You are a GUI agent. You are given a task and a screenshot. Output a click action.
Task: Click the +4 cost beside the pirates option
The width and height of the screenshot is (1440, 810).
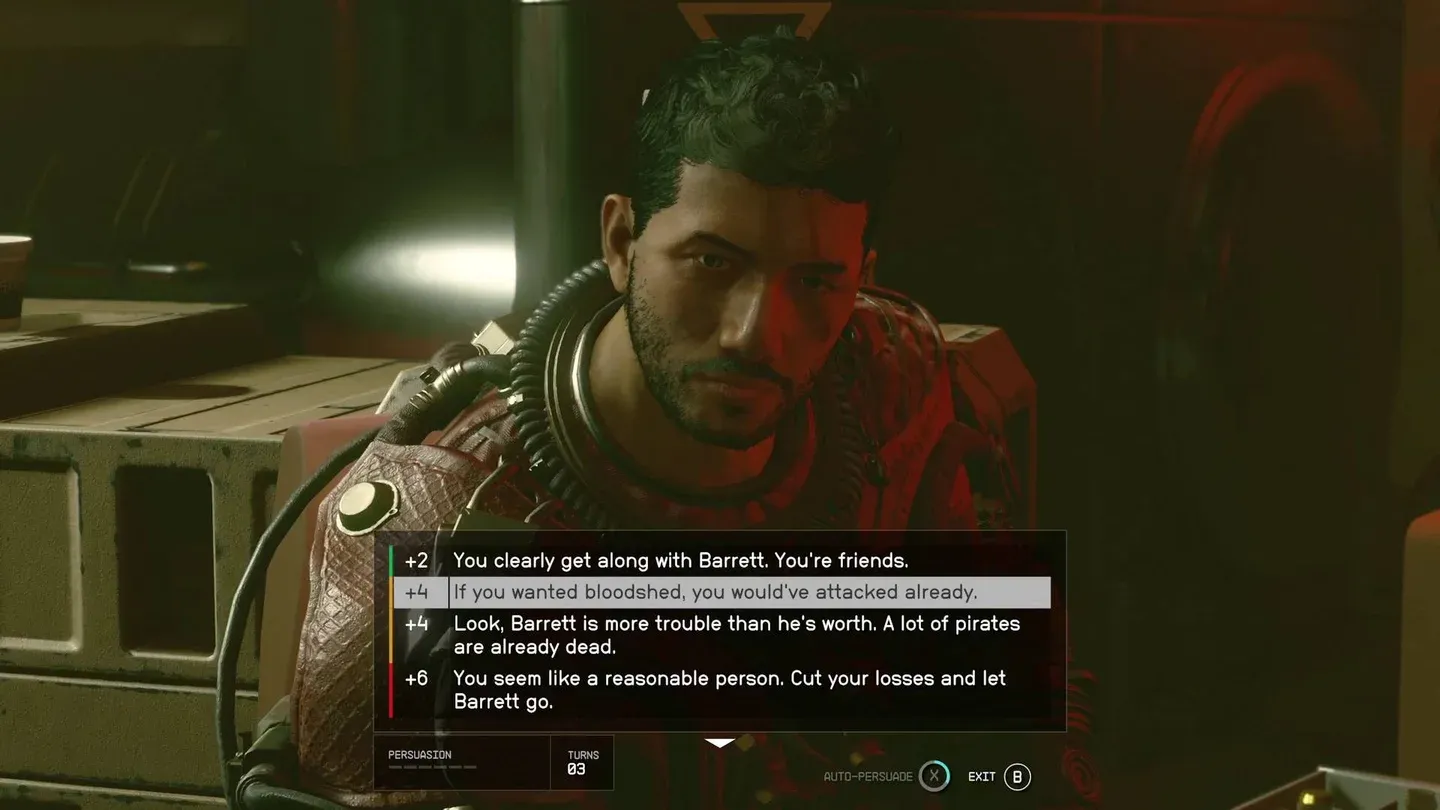419,623
